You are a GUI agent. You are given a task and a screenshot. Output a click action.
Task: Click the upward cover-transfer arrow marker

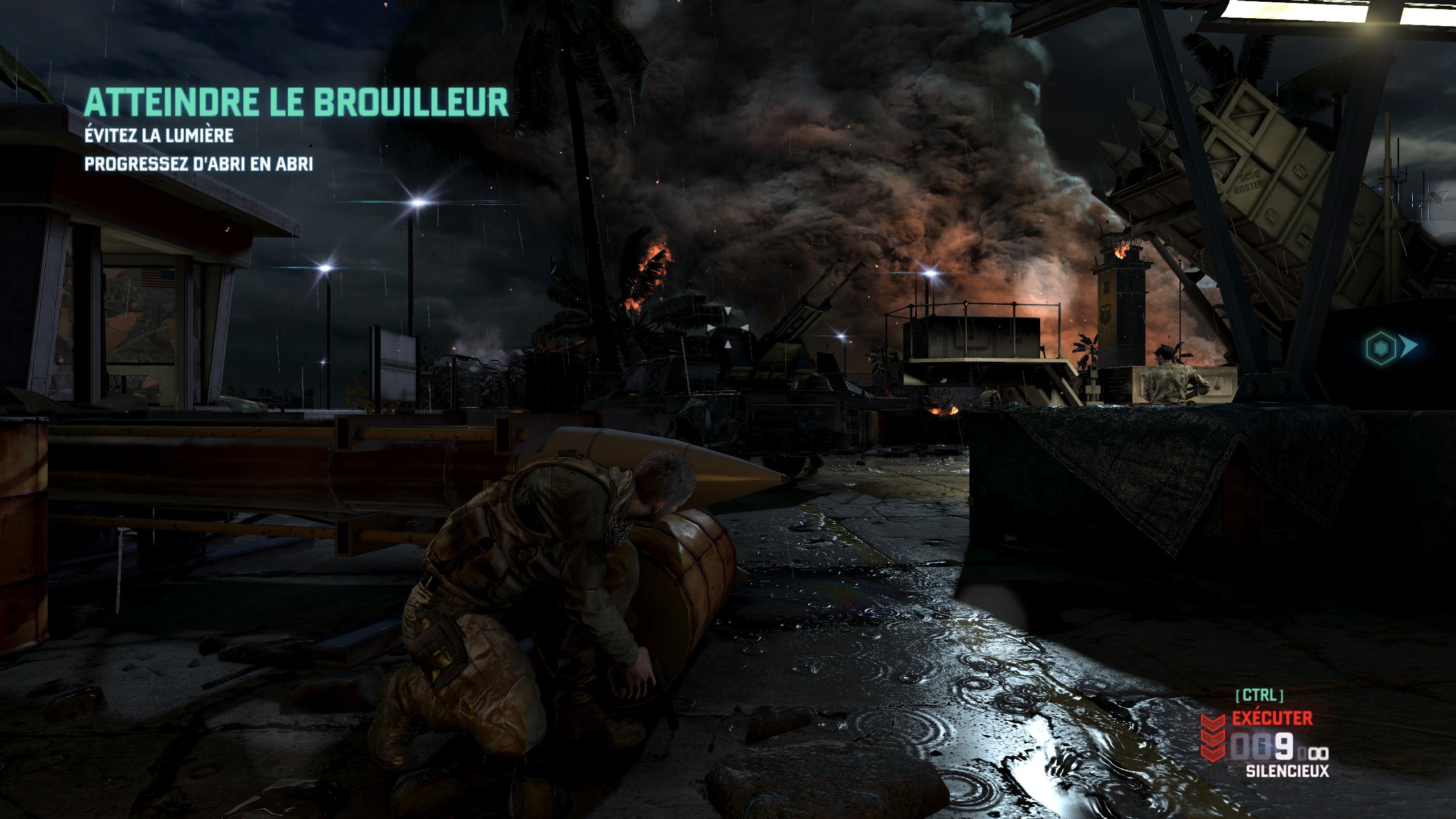[x=727, y=344]
